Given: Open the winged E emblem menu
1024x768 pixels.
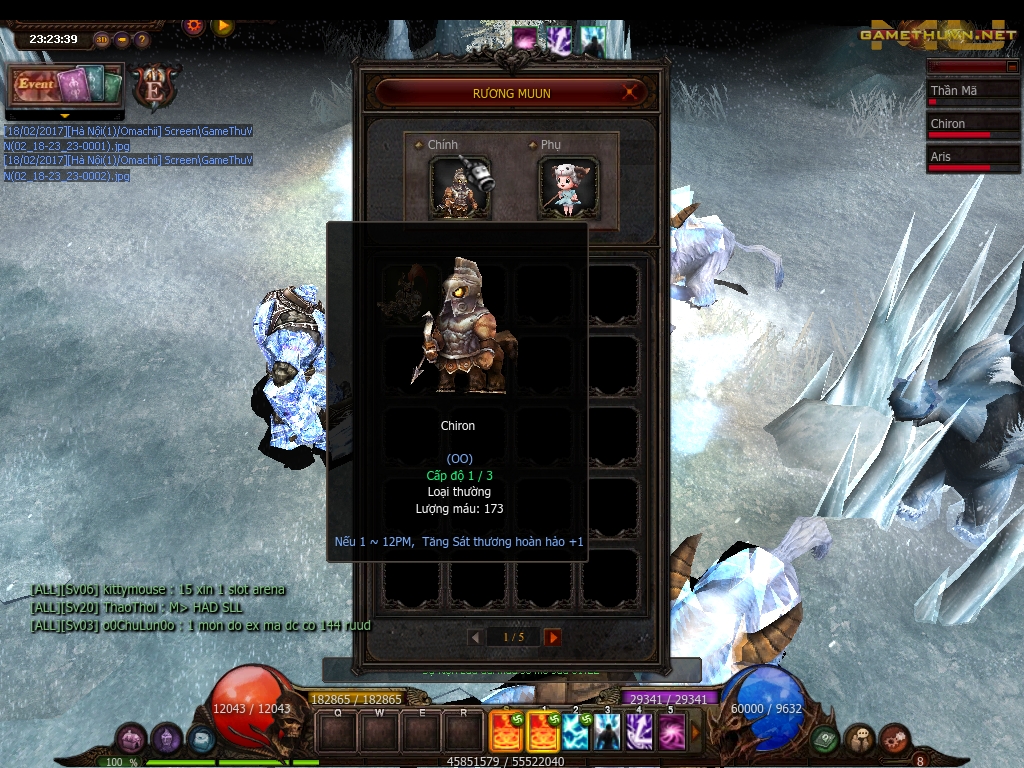Looking at the screenshot, I should click(156, 86).
